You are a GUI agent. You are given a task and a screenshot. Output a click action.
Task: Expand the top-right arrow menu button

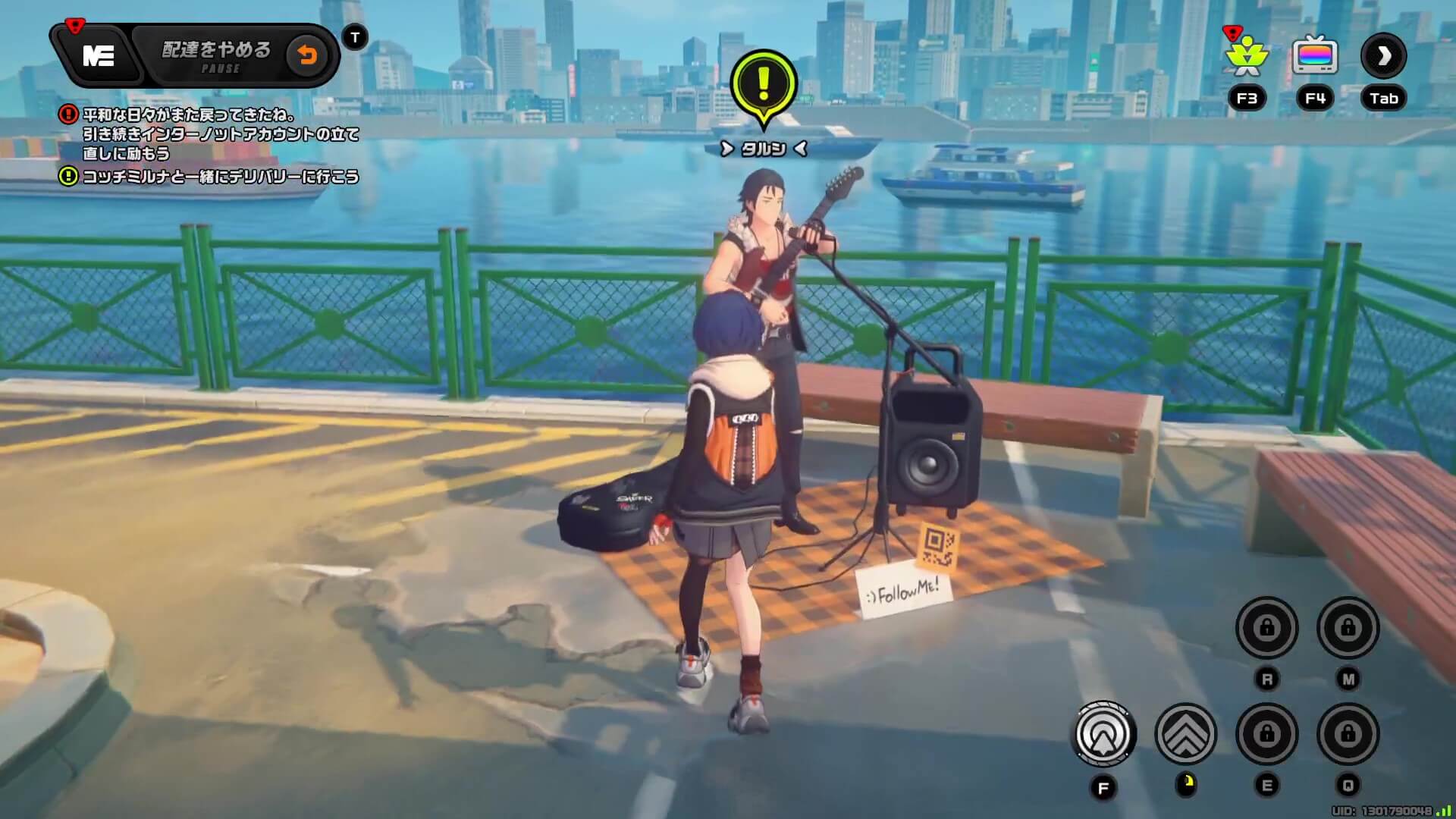[x=1383, y=55]
